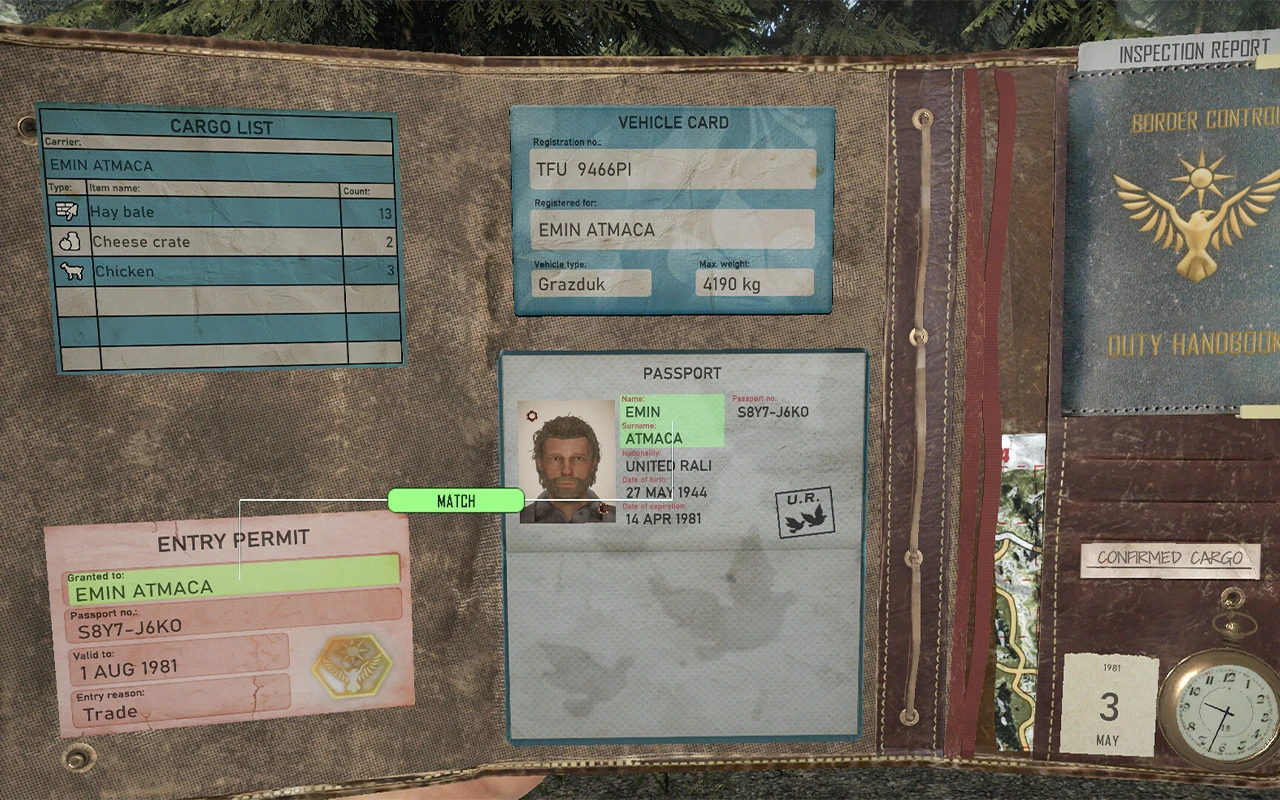This screenshot has height=800, width=1280.
Task: Select the Vehicle Card's Registered for field
Action: click(x=672, y=229)
